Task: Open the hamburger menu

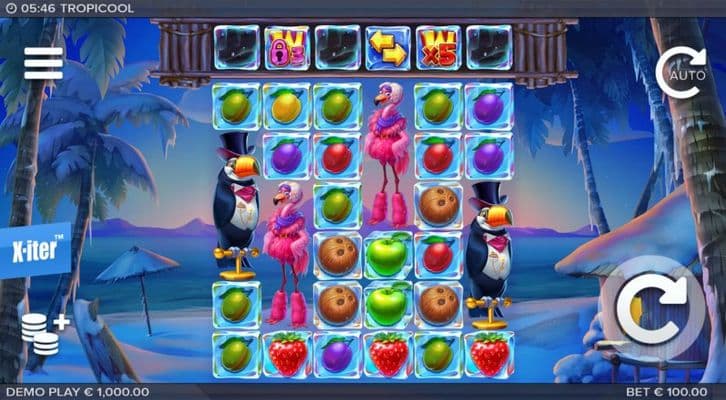Action: pyautogui.click(x=43, y=63)
